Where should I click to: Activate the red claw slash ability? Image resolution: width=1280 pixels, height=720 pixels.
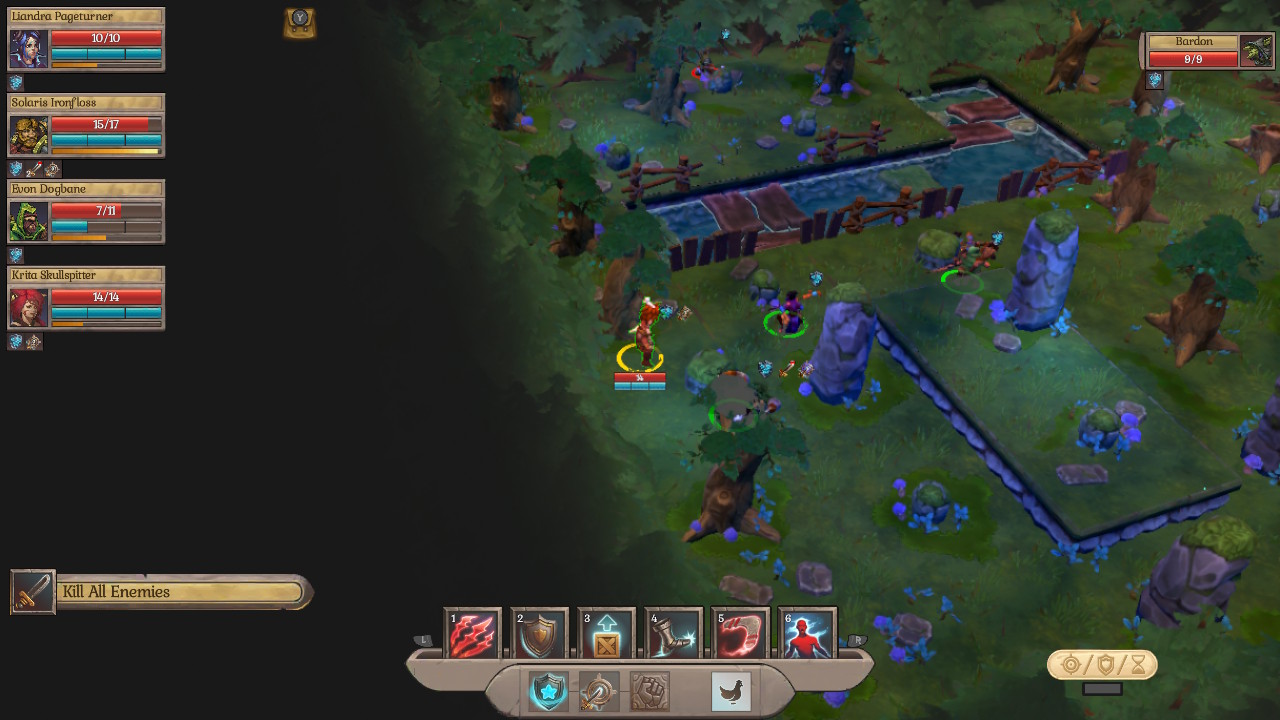472,634
